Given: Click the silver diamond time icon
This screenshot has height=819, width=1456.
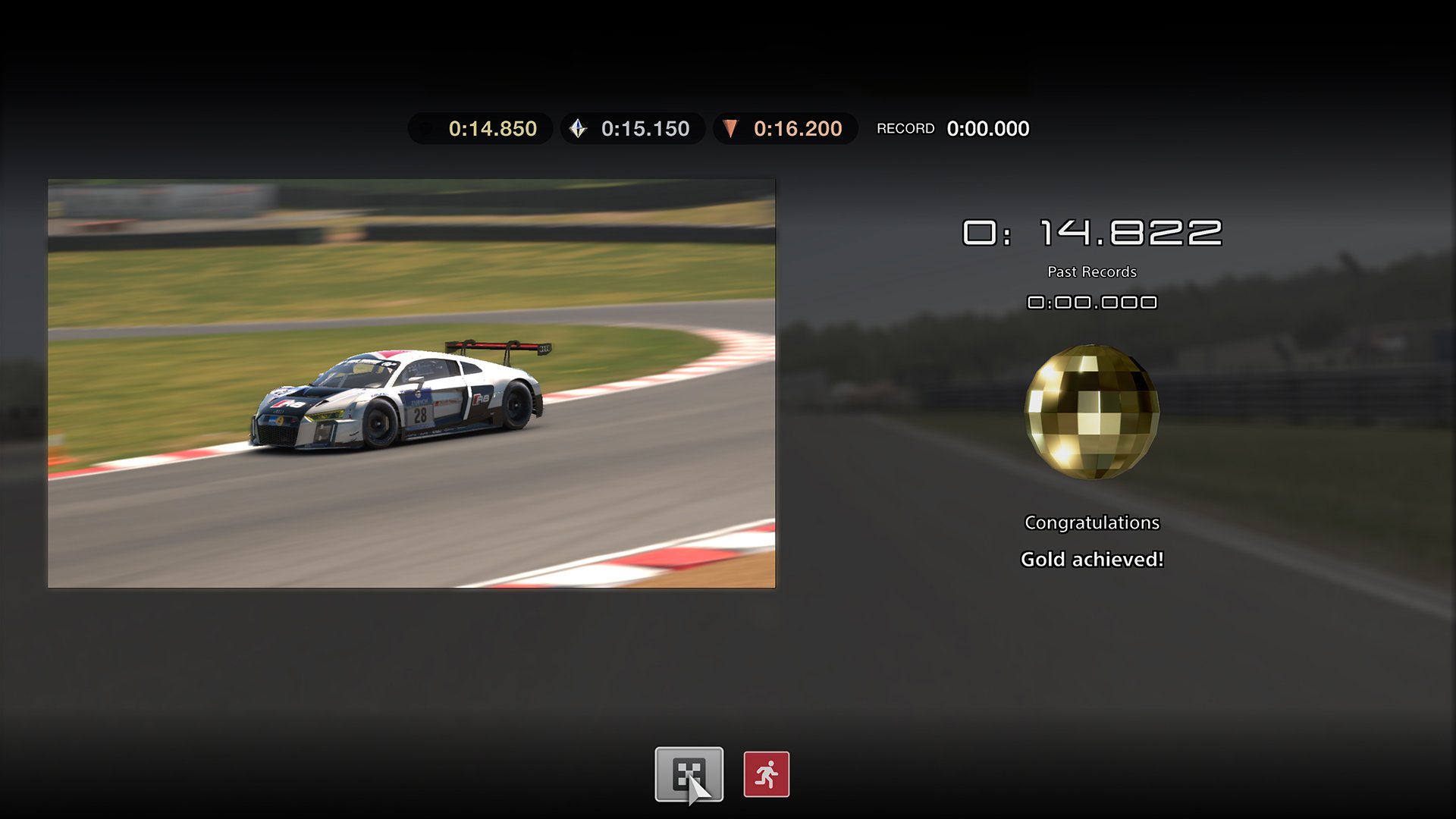Looking at the screenshot, I should (x=579, y=128).
